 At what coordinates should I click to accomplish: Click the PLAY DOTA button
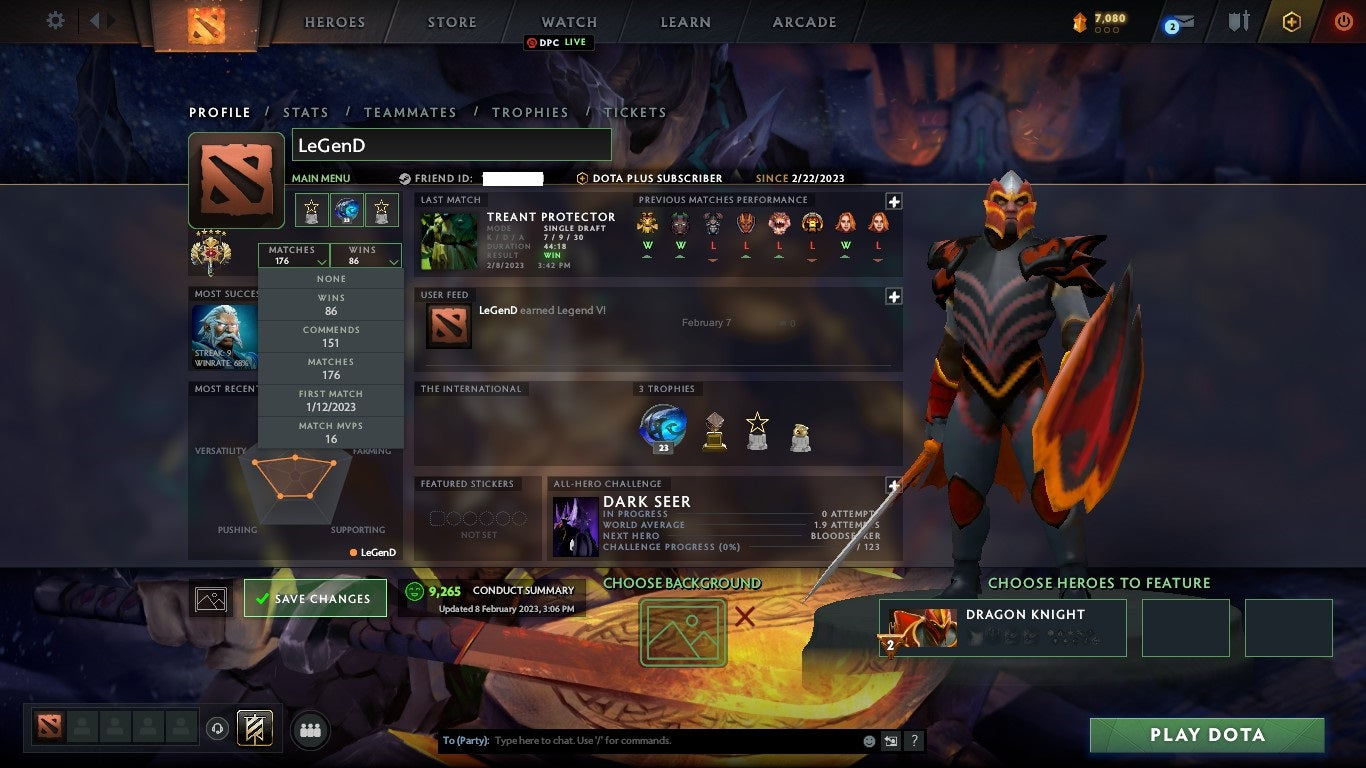[x=1207, y=734]
